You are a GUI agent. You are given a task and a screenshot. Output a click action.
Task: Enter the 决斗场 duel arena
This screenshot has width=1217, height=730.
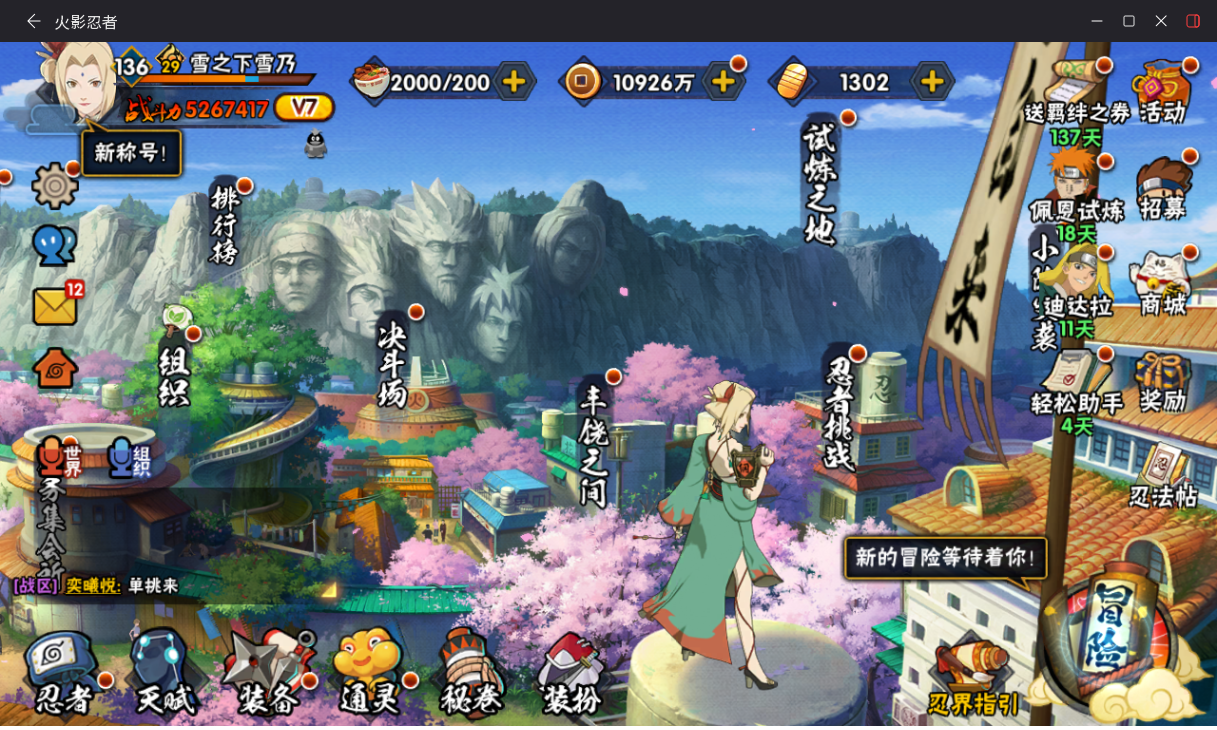point(393,365)
